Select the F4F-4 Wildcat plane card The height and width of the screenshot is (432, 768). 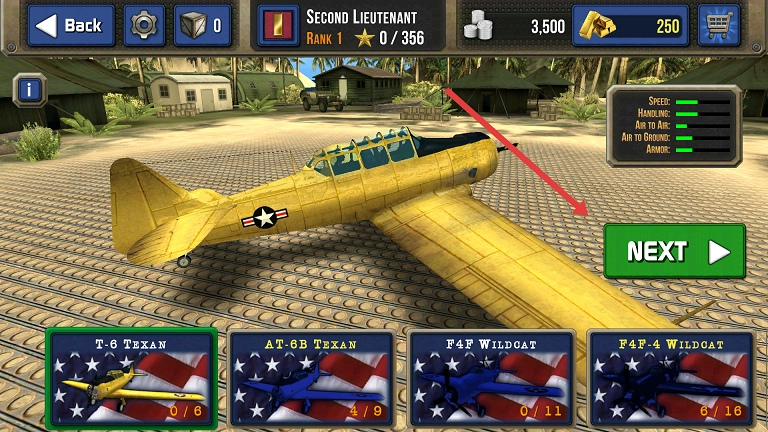(x=668, y=378)
